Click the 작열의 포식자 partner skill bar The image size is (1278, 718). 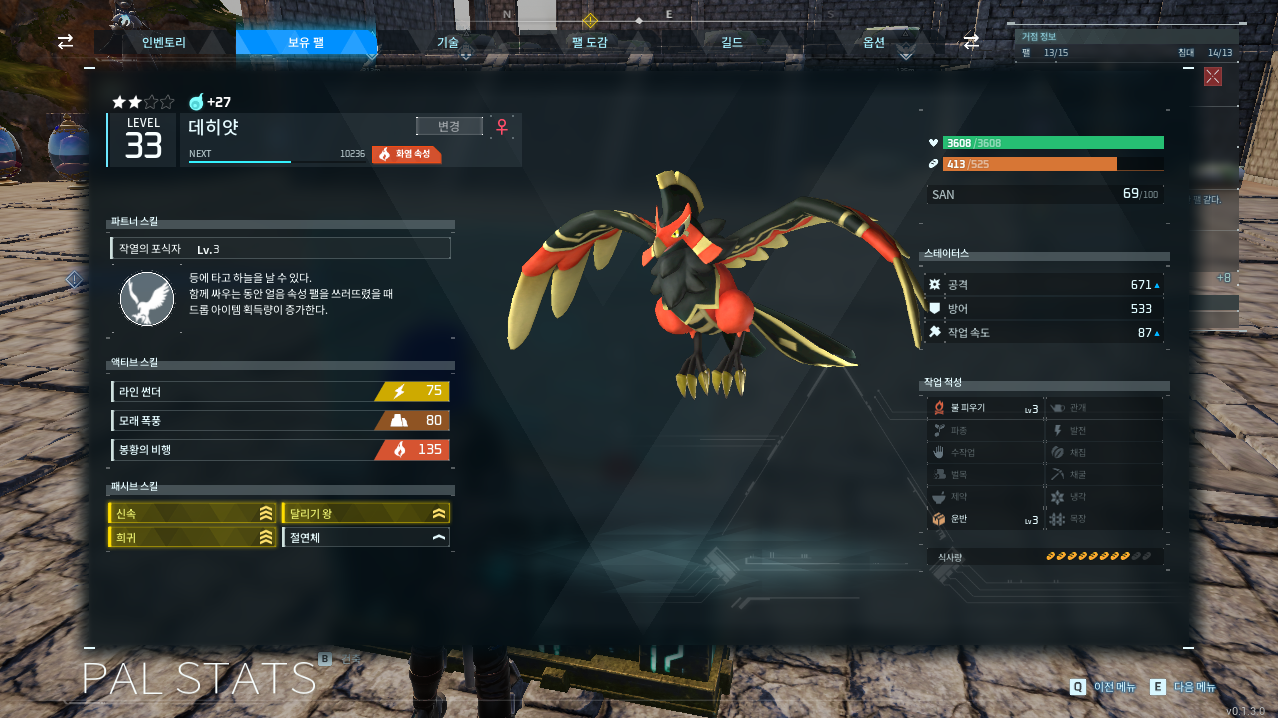[280, 248]
